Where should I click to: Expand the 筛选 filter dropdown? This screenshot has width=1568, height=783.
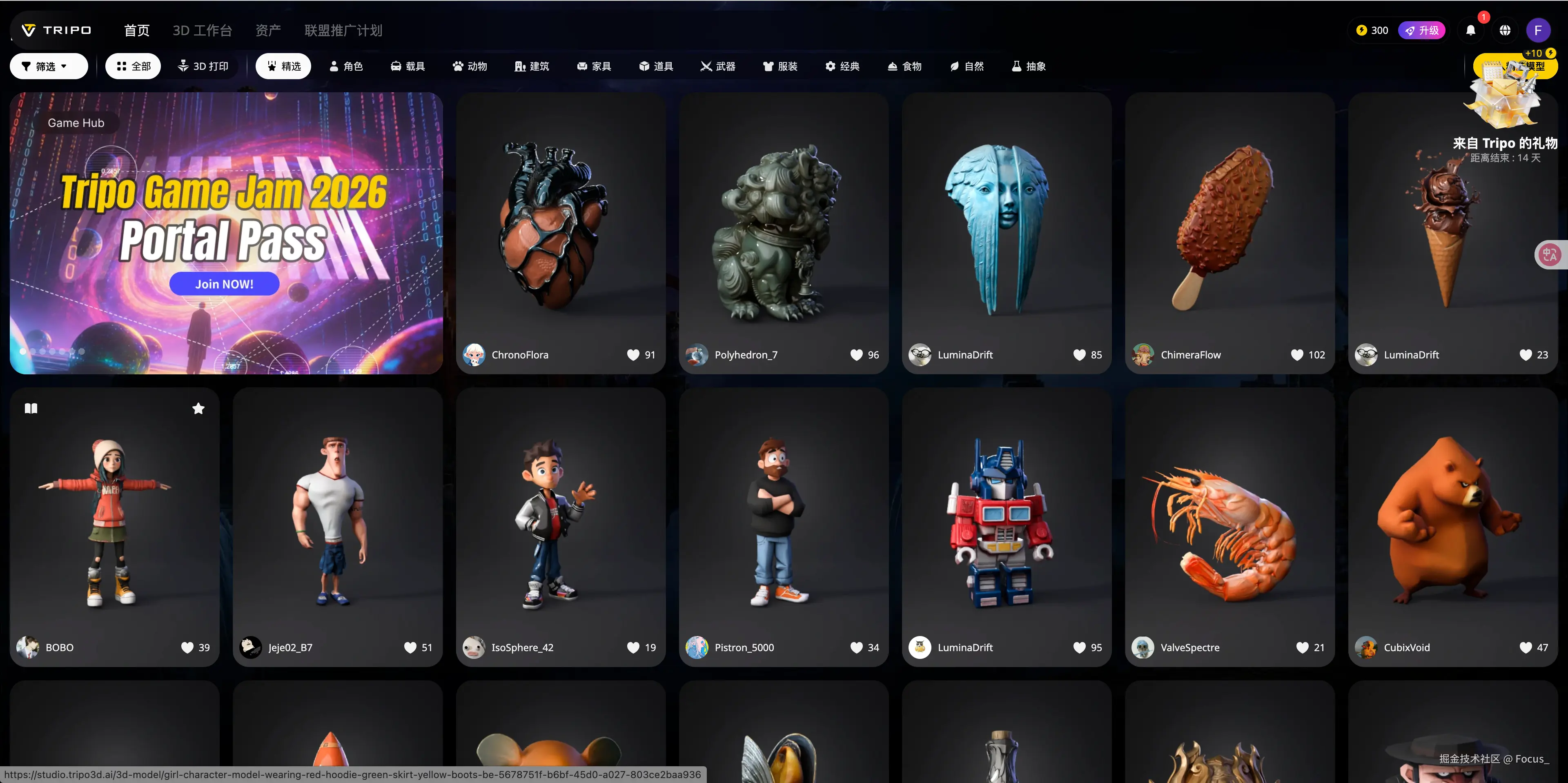point(49,66)
